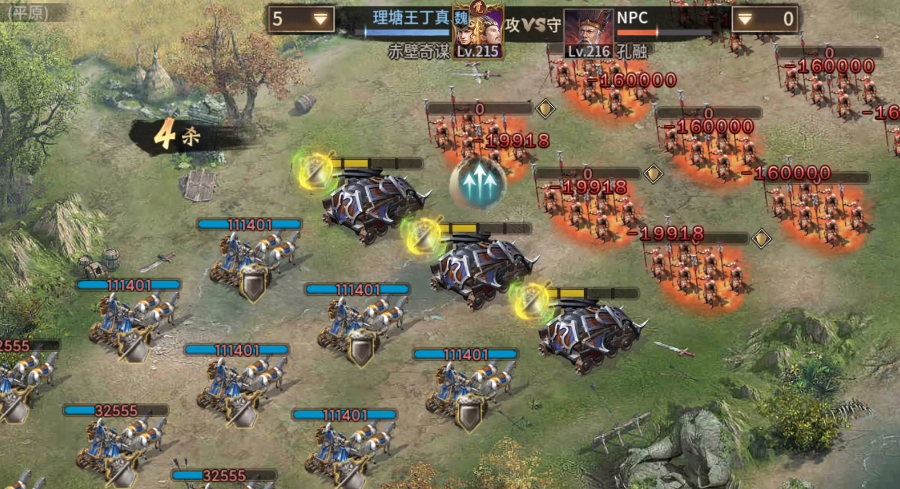The height and width of the screenshot is (489, 900).
Task: Expand the attacker's troop count dropdown
Action: coord(320,18)
